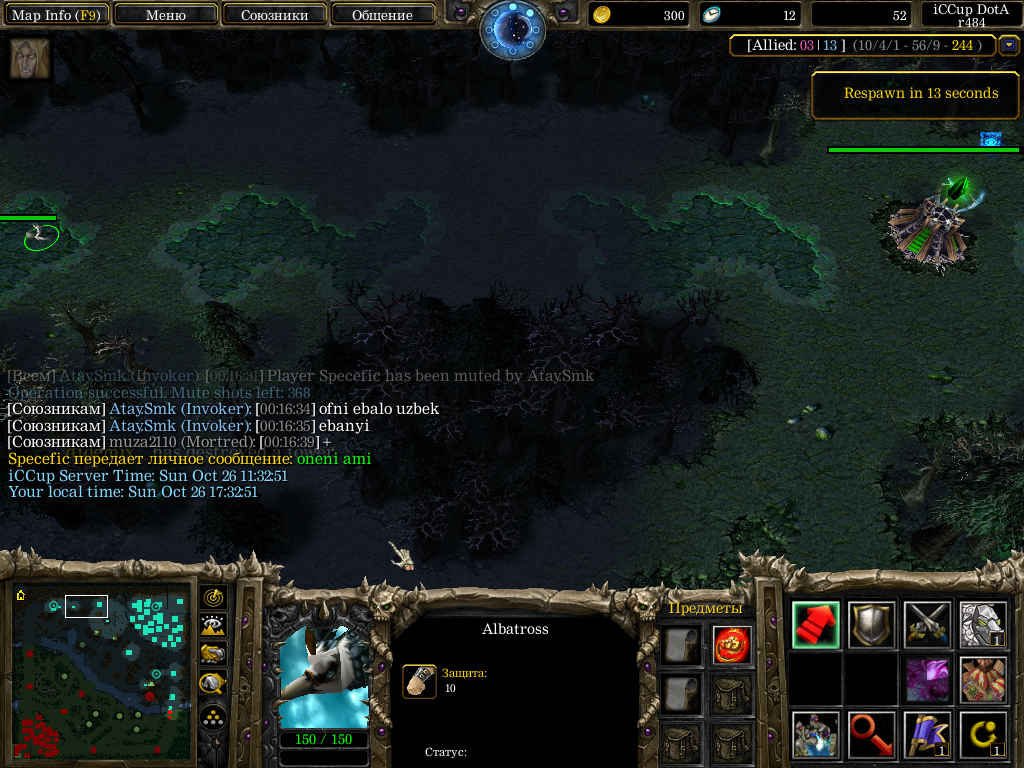Toggle ally color mode handshake button
This screenshot has height=768, width=1024.
[214, 654]
